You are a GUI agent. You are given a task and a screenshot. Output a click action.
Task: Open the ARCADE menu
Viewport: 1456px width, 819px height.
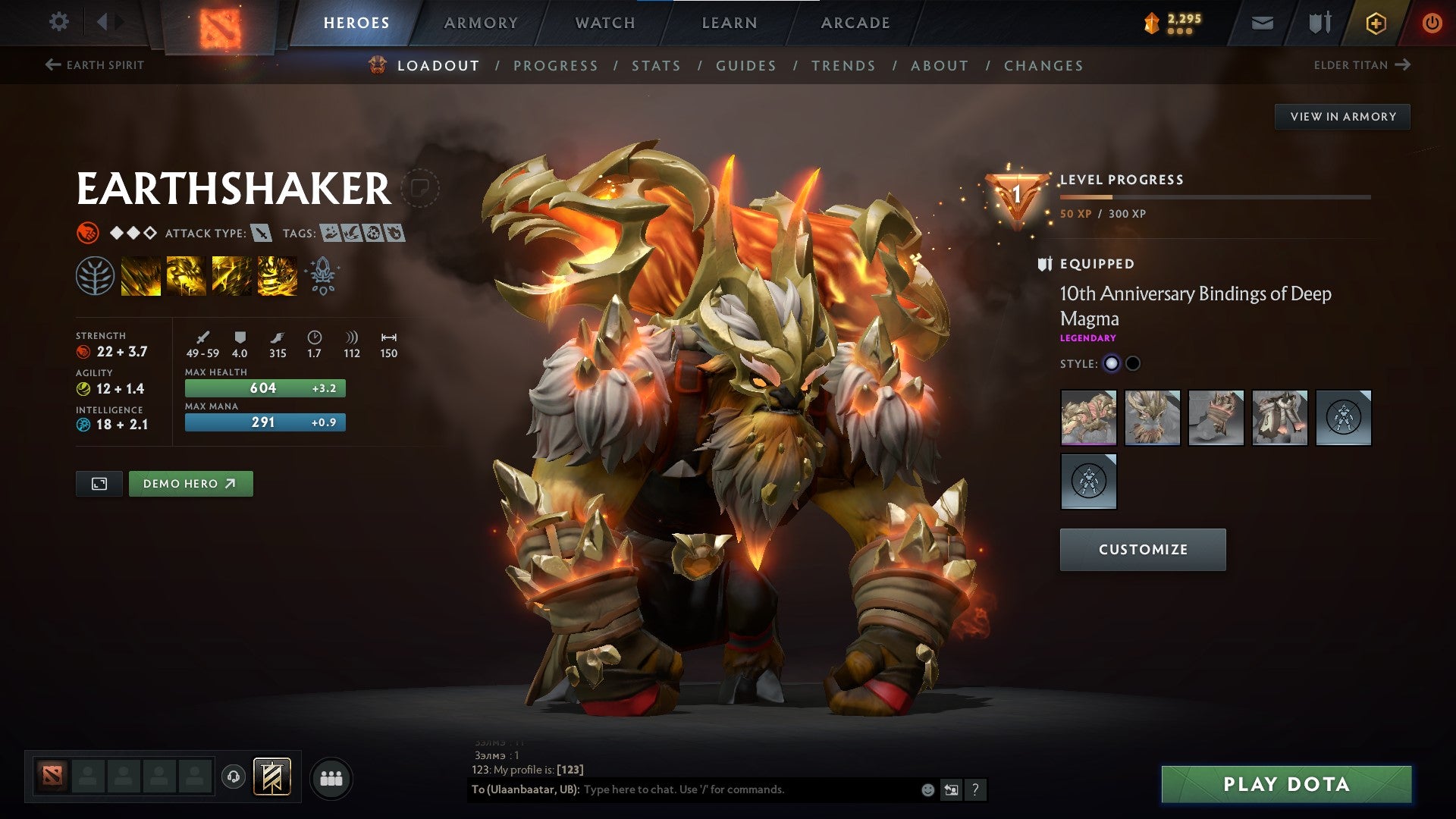click(x=855, y=23)
